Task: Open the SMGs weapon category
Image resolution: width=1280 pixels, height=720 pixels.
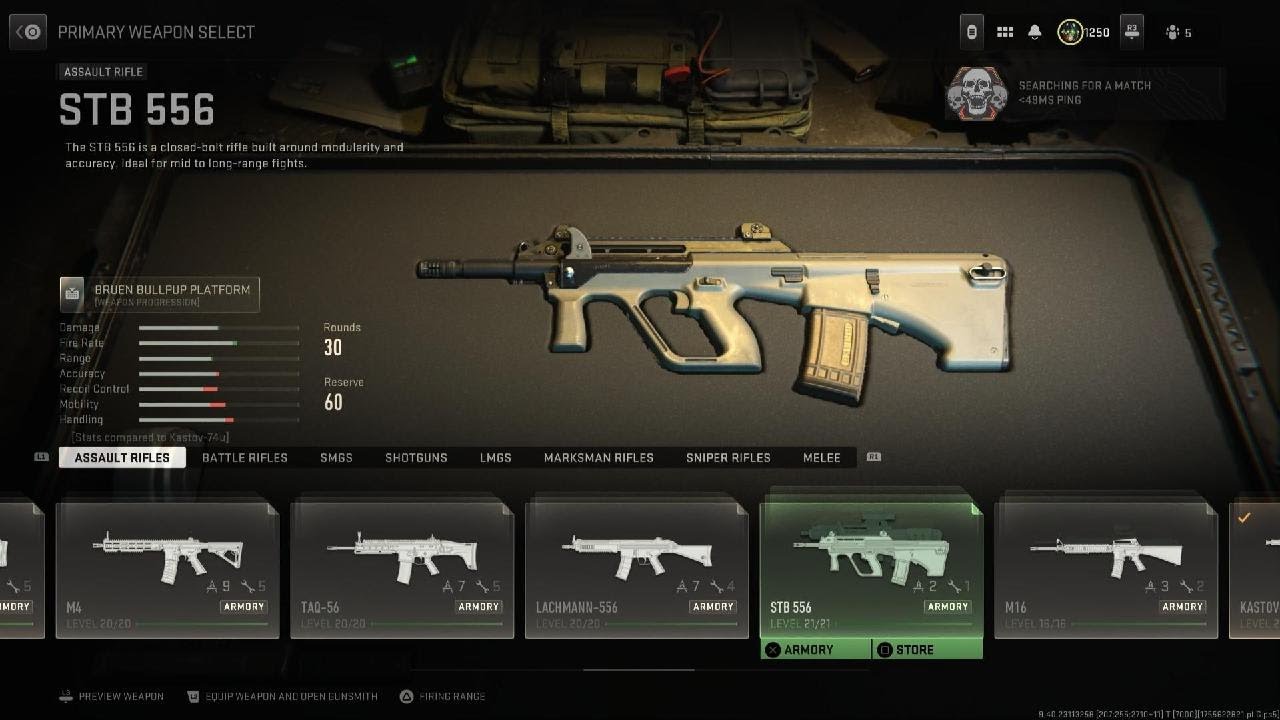Action: 336,457
